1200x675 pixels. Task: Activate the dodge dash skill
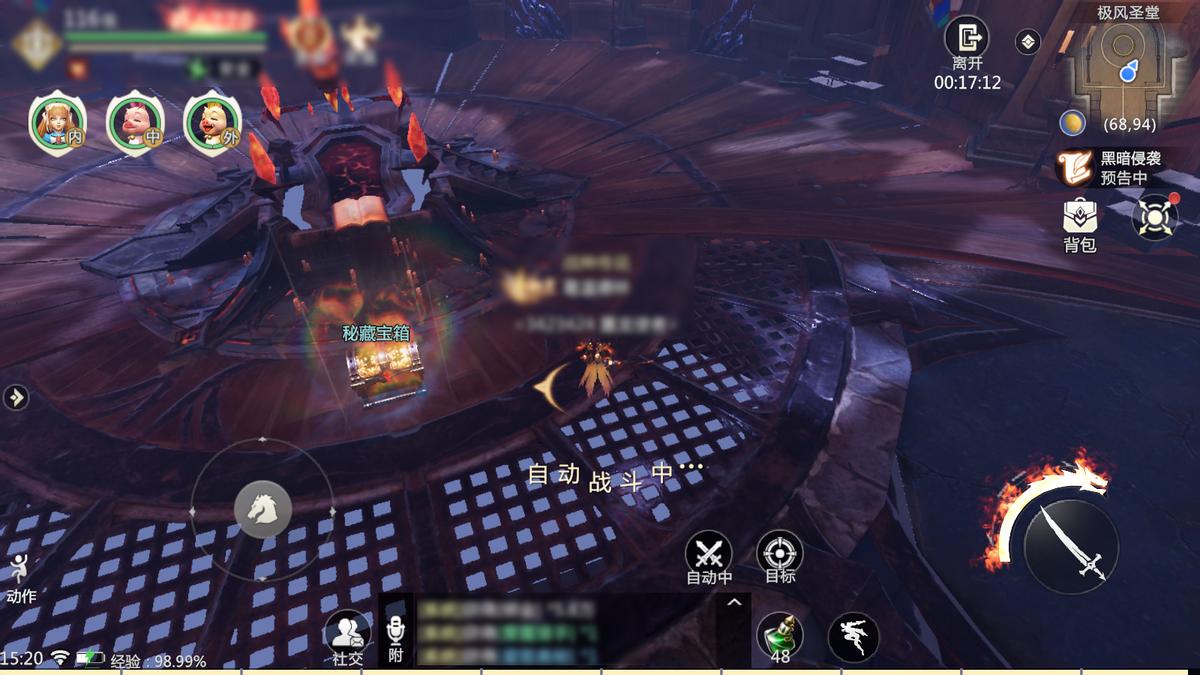(853, 636)
